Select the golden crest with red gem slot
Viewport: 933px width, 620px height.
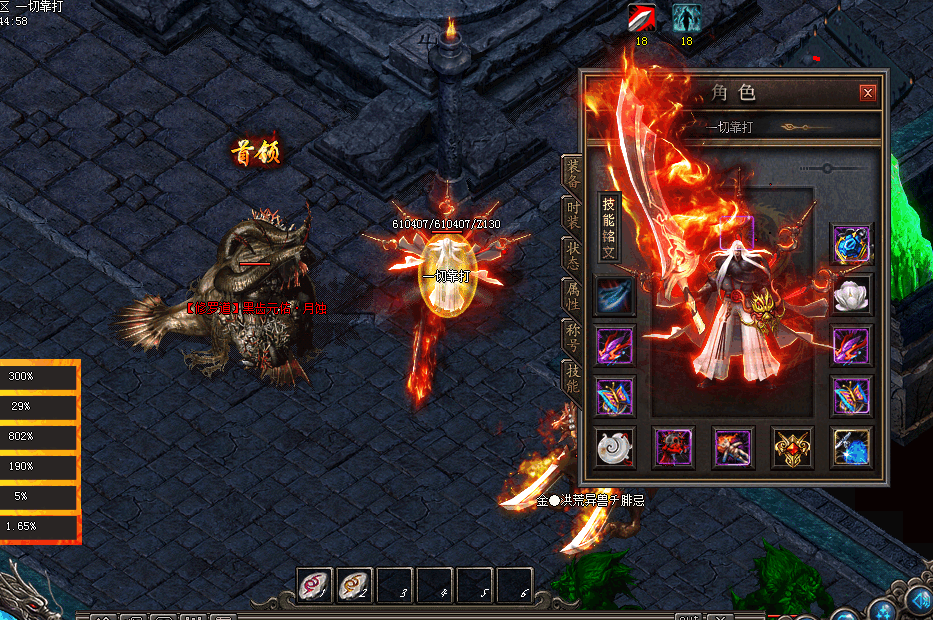pyautogui.click(x=792, y=447)
